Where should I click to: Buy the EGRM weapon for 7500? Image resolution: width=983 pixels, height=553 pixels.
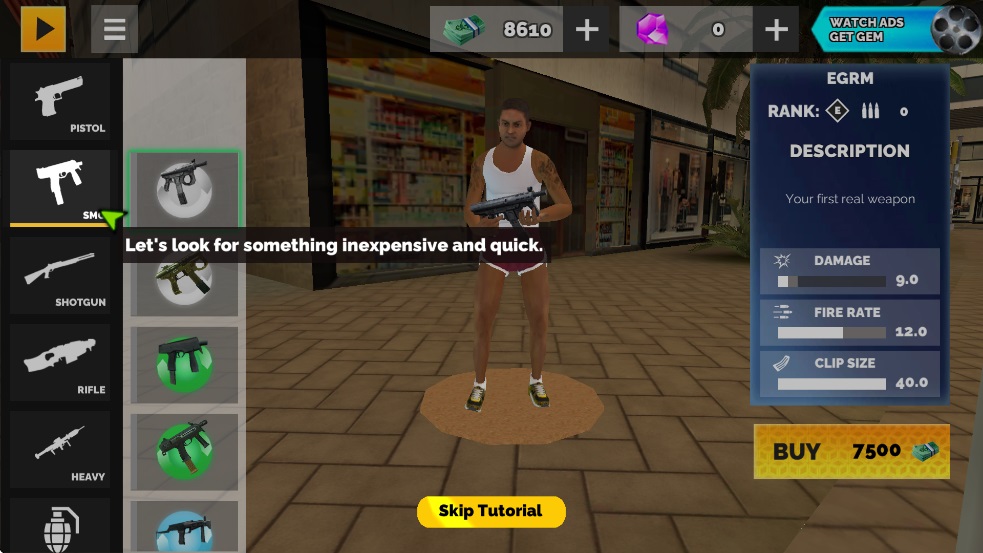point(851,452)
